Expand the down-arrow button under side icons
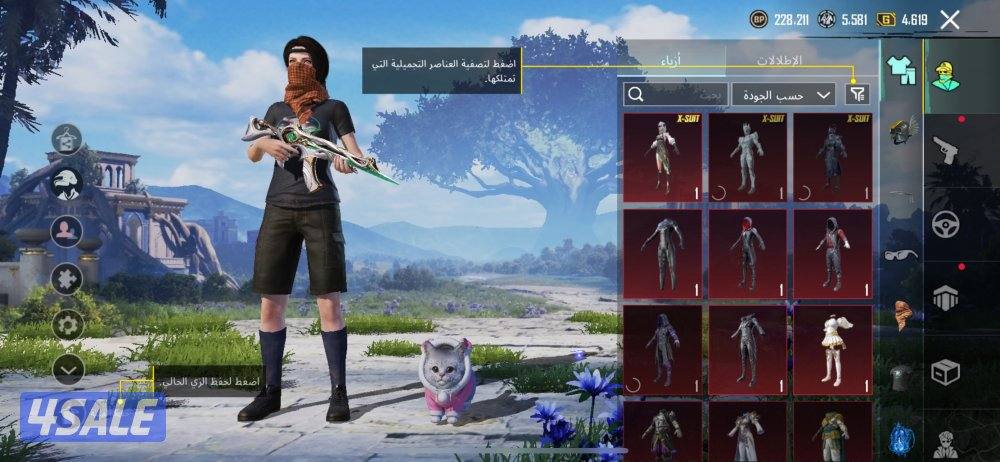 (67, 369)
